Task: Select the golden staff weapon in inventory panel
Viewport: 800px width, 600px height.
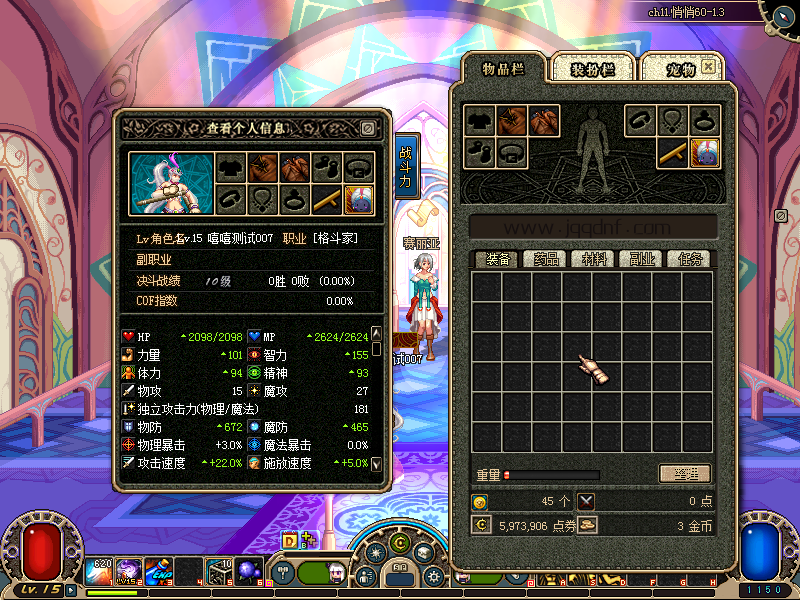Action: (x=671, y=152)
